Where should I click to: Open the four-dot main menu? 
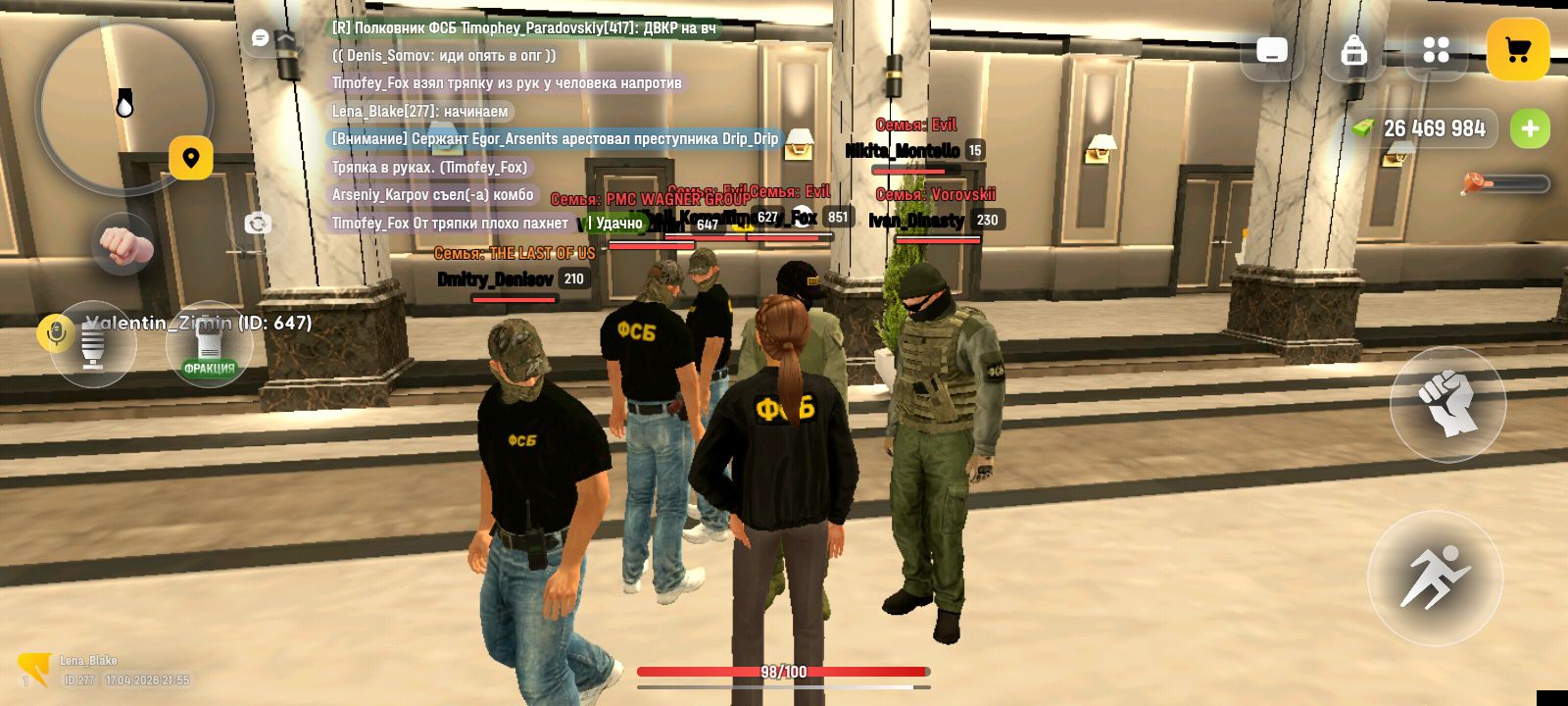tap(1436, 50)
